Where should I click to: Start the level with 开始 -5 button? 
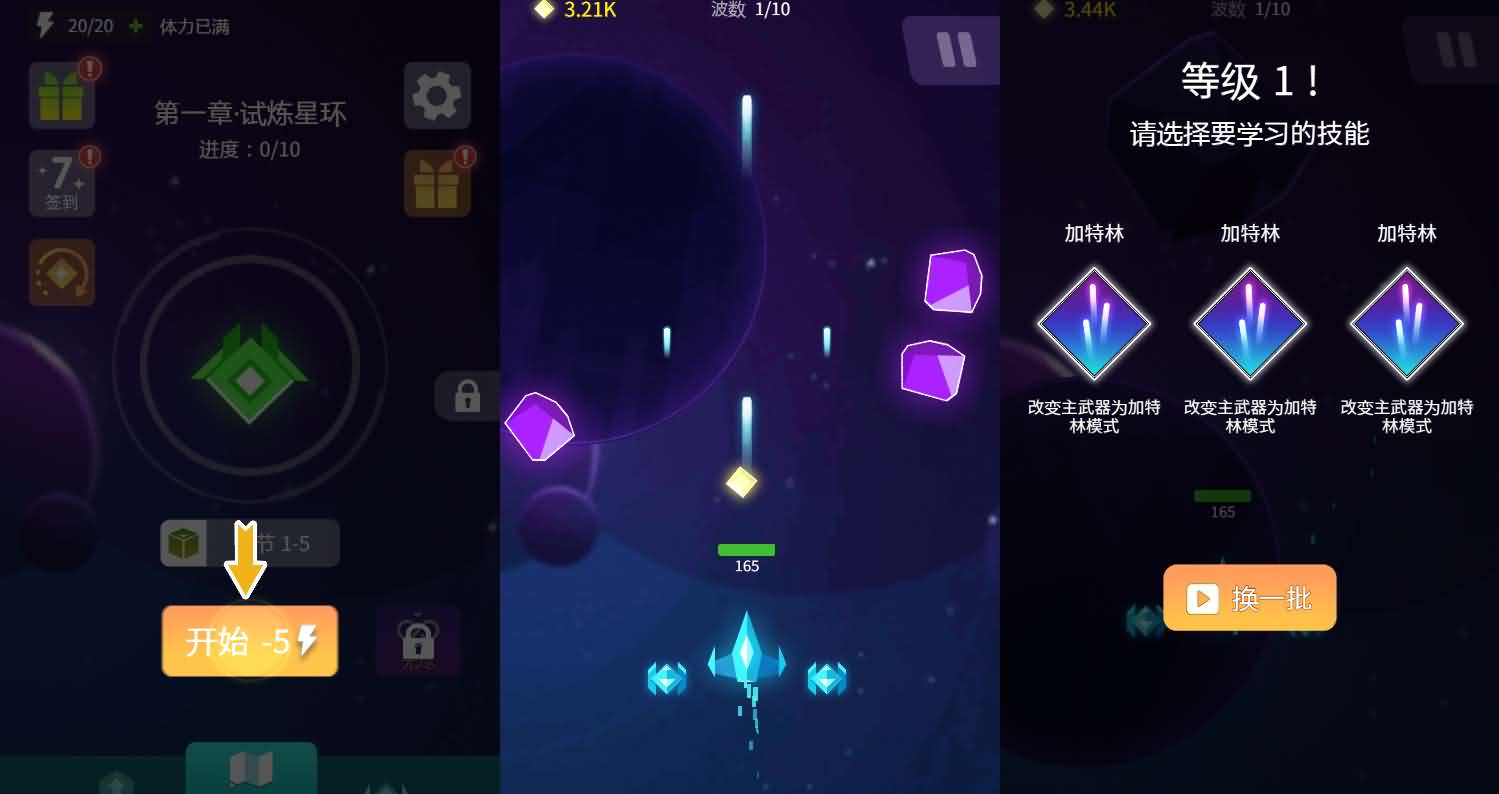[x=249, y=640]
